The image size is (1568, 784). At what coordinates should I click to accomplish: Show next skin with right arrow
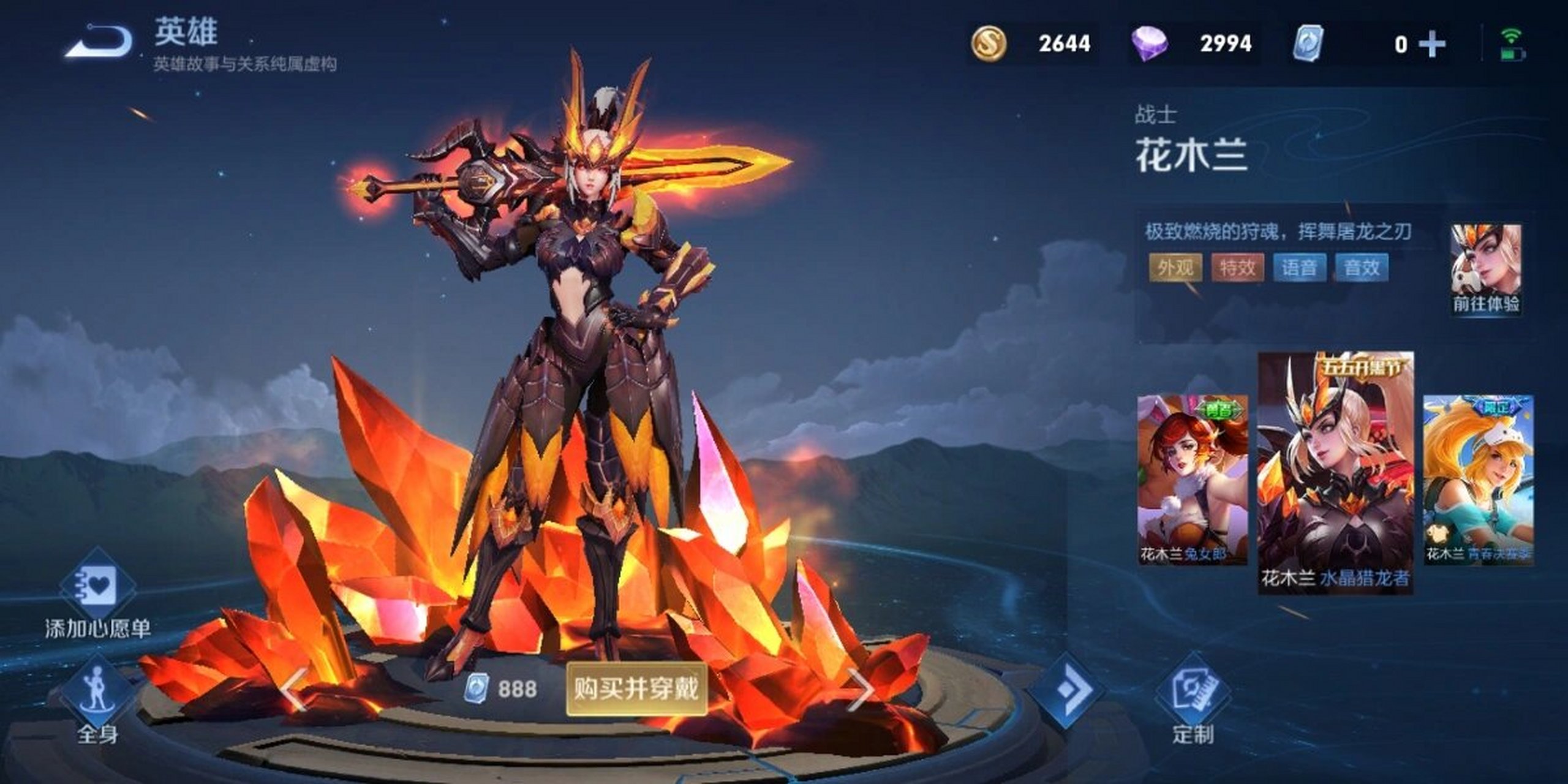tap(861, 690)
